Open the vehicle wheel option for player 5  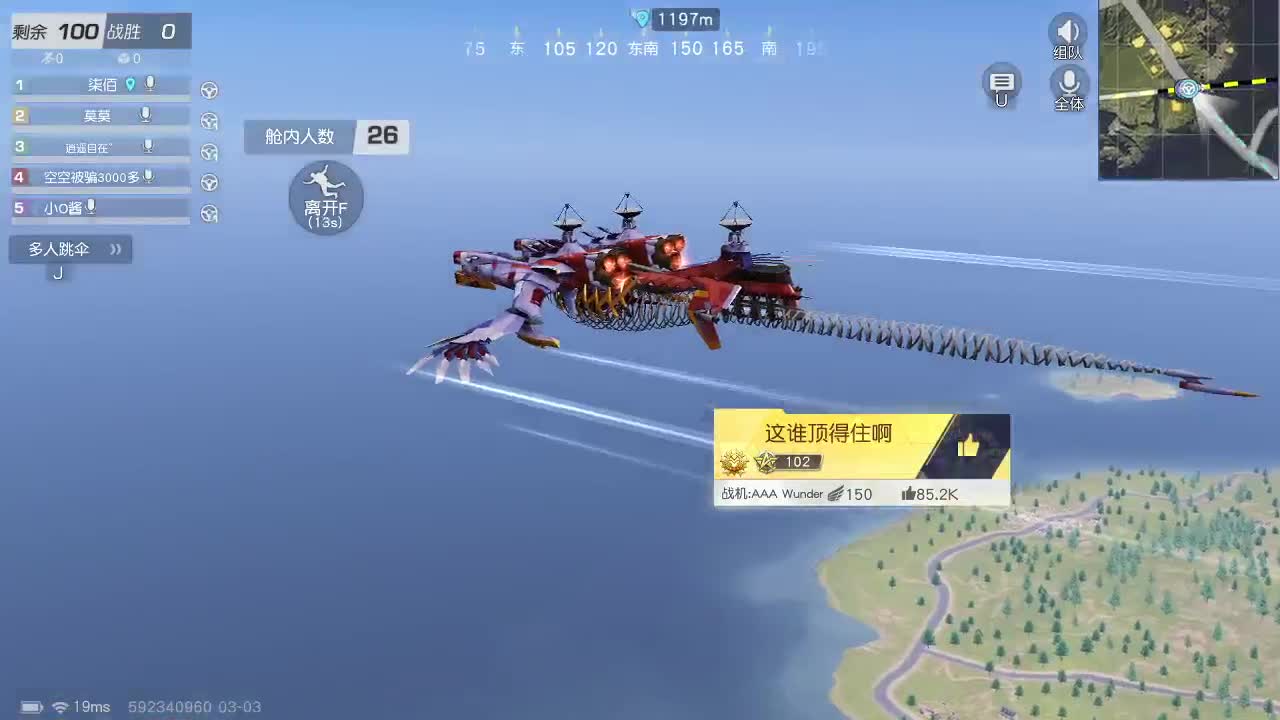pos(209,213)
